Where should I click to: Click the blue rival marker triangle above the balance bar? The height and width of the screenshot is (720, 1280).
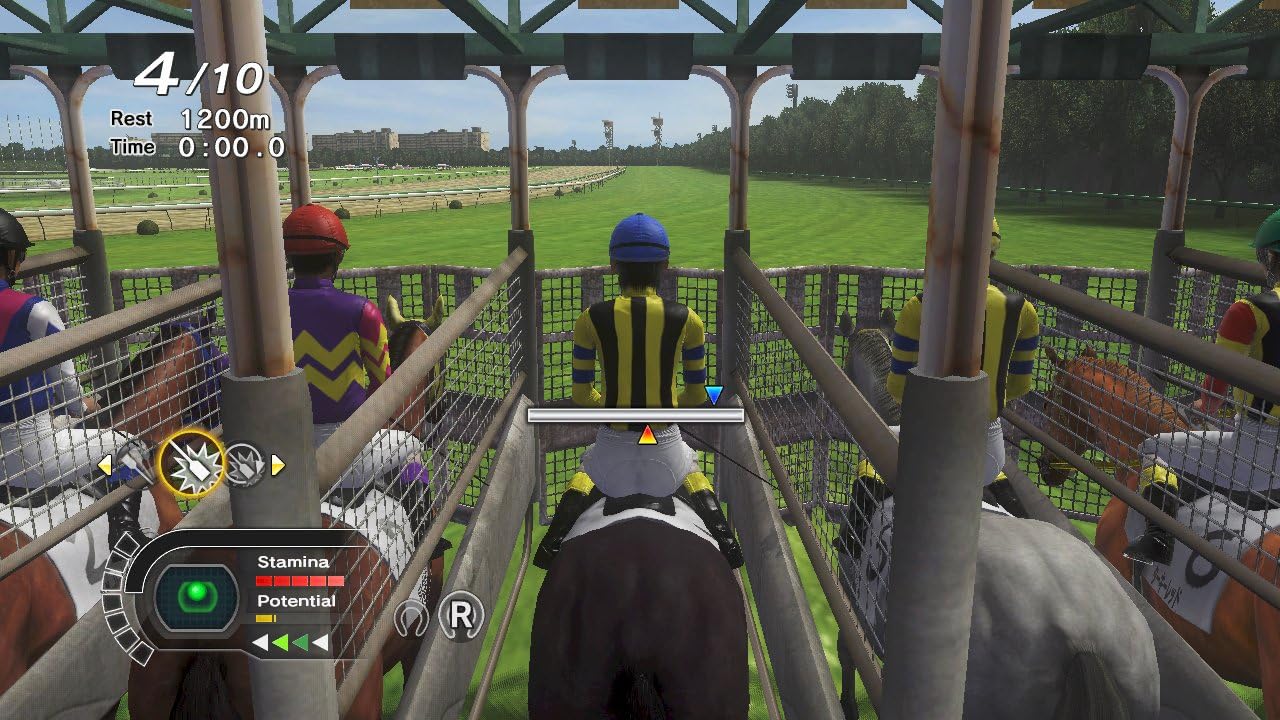(x=713, y=395)
